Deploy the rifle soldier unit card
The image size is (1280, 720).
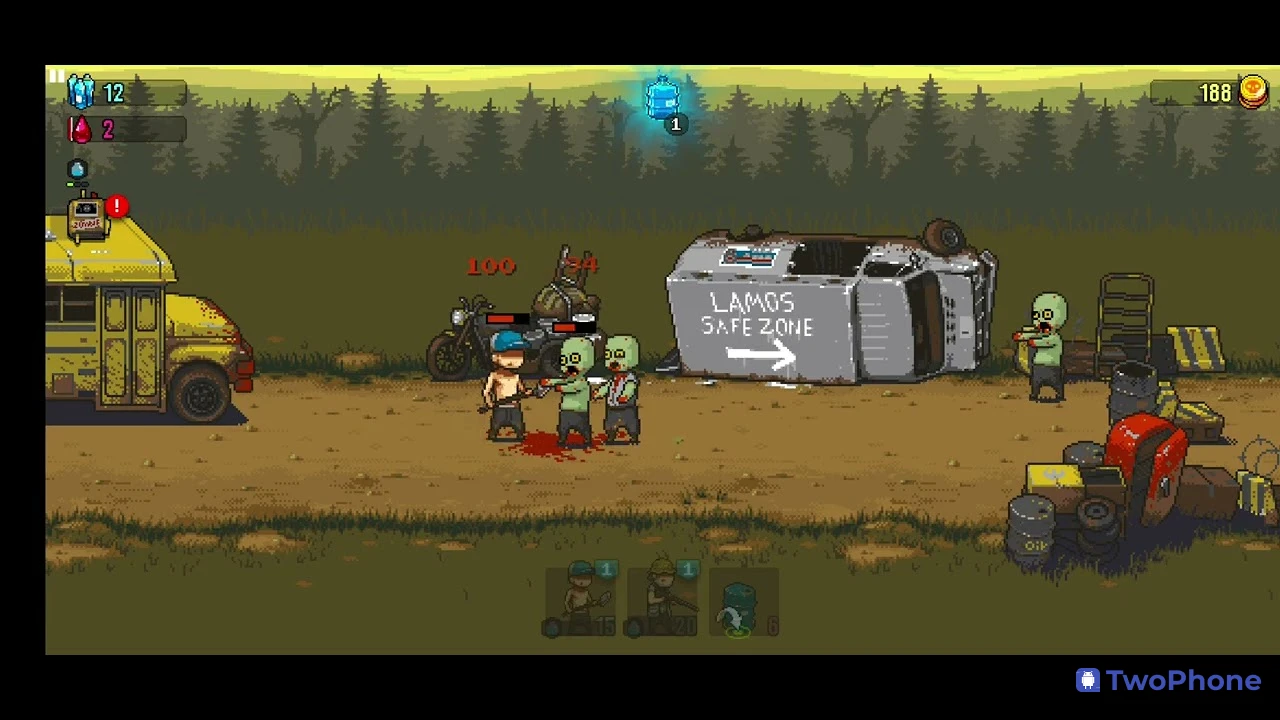662,599
